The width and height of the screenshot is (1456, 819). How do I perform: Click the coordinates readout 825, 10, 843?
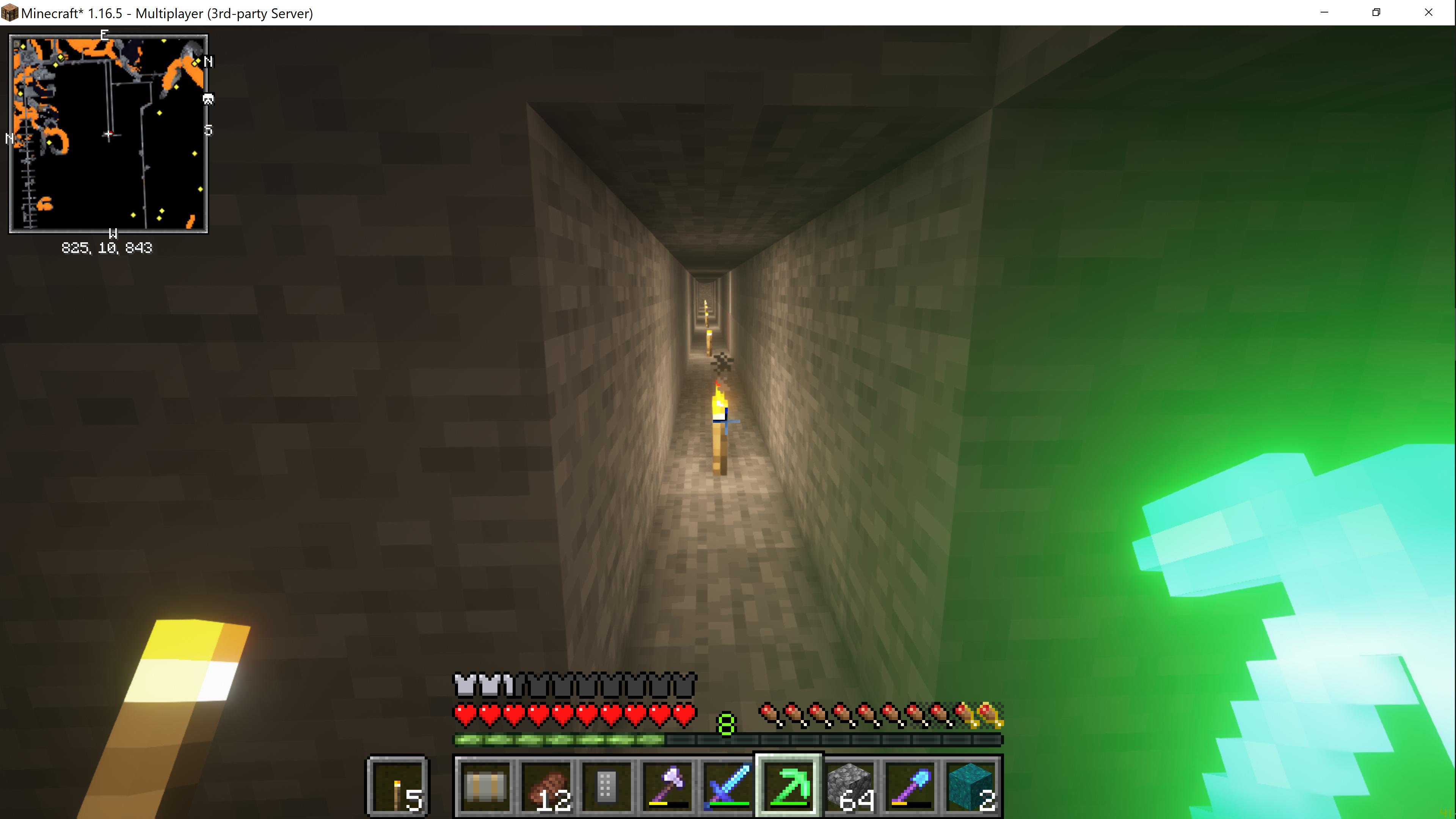(107, 247)
